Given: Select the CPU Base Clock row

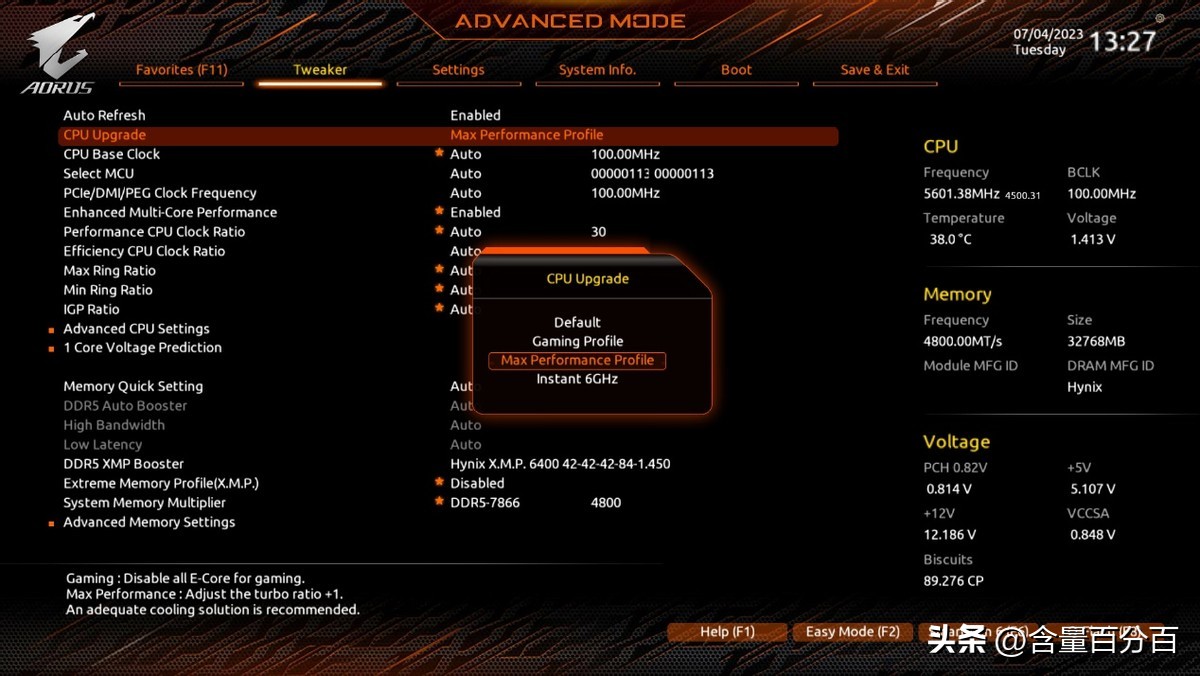Looking at the screenshot, I should [x=111, y=154].
